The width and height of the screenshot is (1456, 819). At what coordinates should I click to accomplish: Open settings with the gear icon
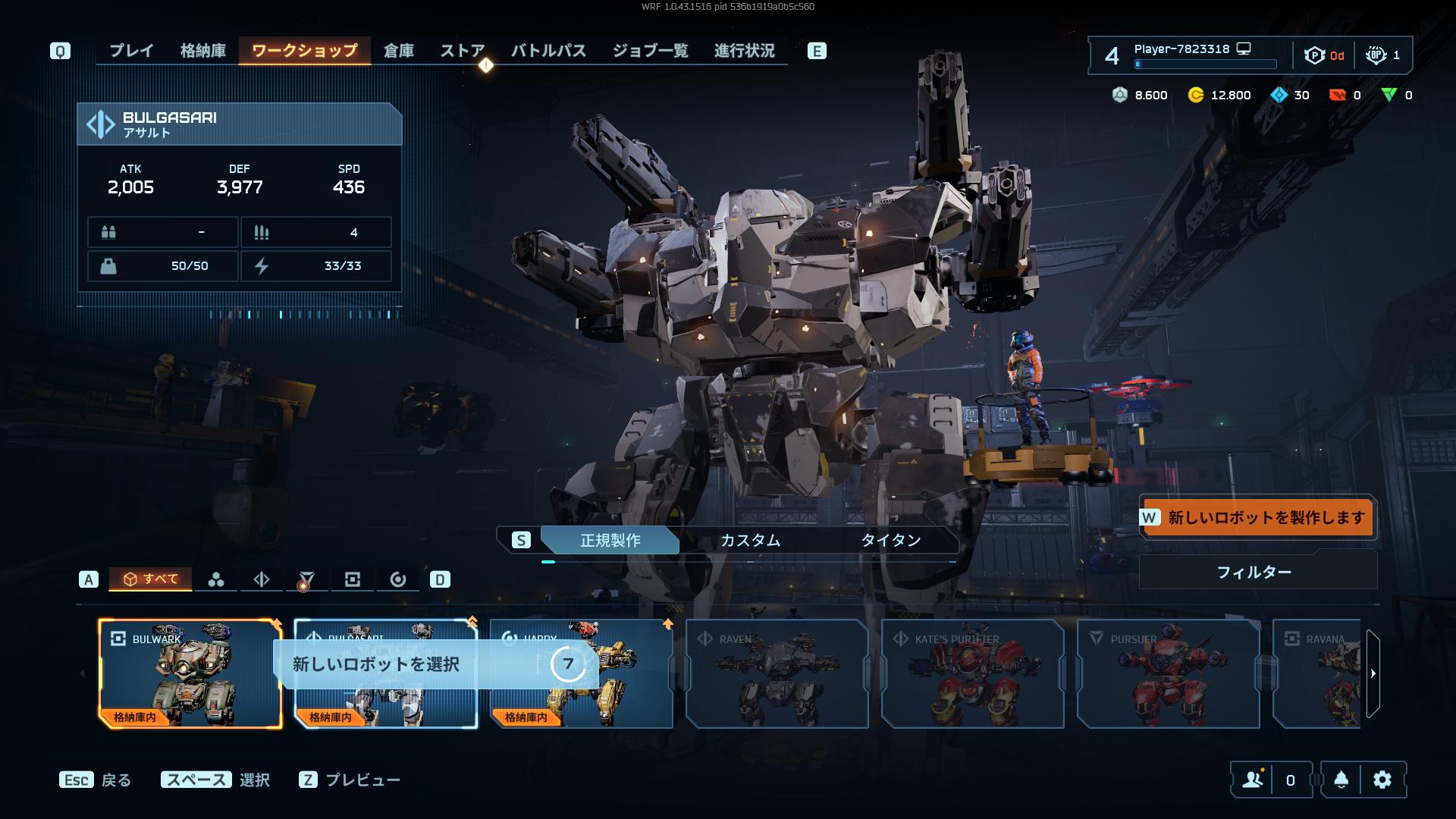1382,780
